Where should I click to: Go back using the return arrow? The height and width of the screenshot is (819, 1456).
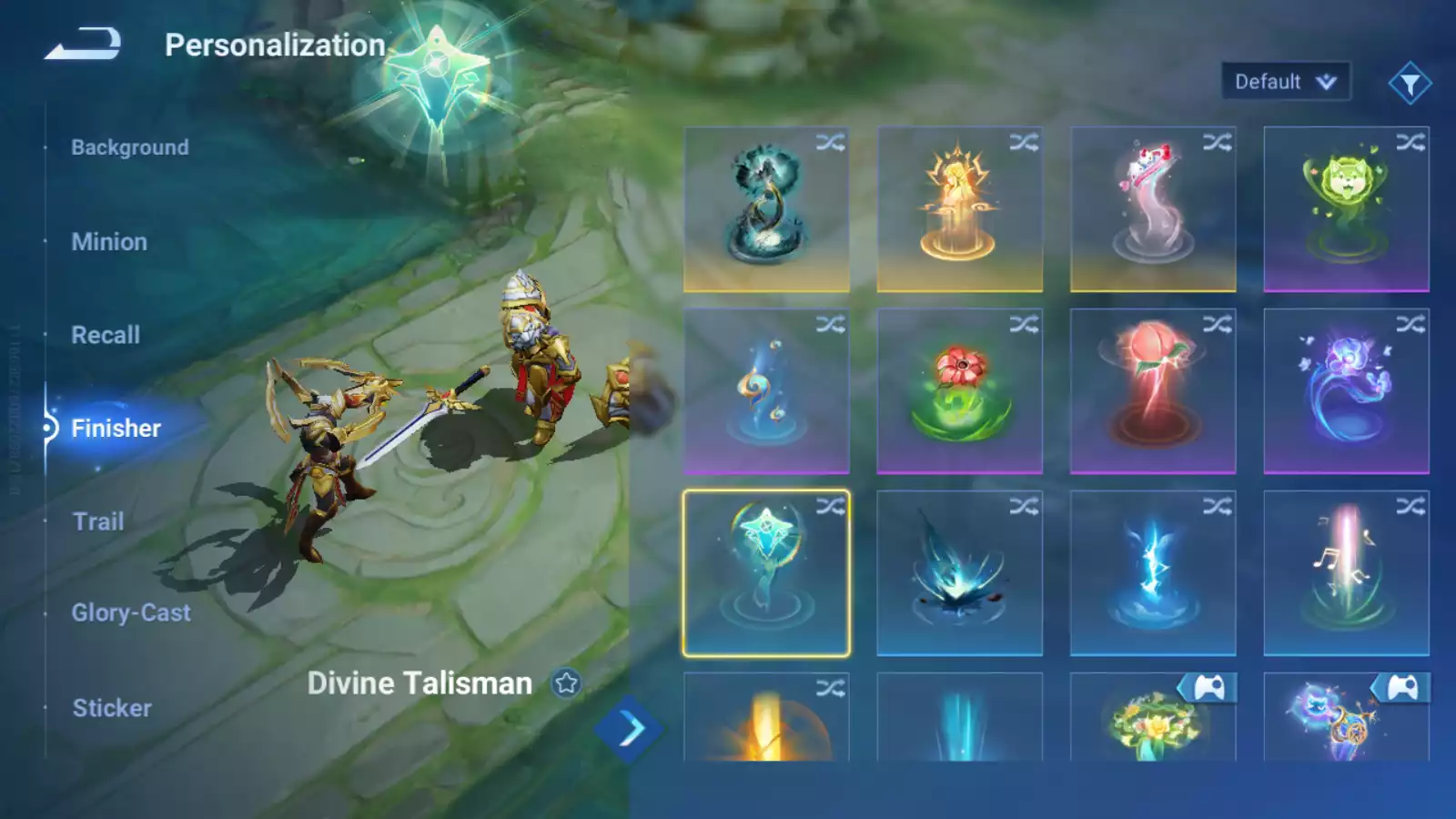click(83, 44)
